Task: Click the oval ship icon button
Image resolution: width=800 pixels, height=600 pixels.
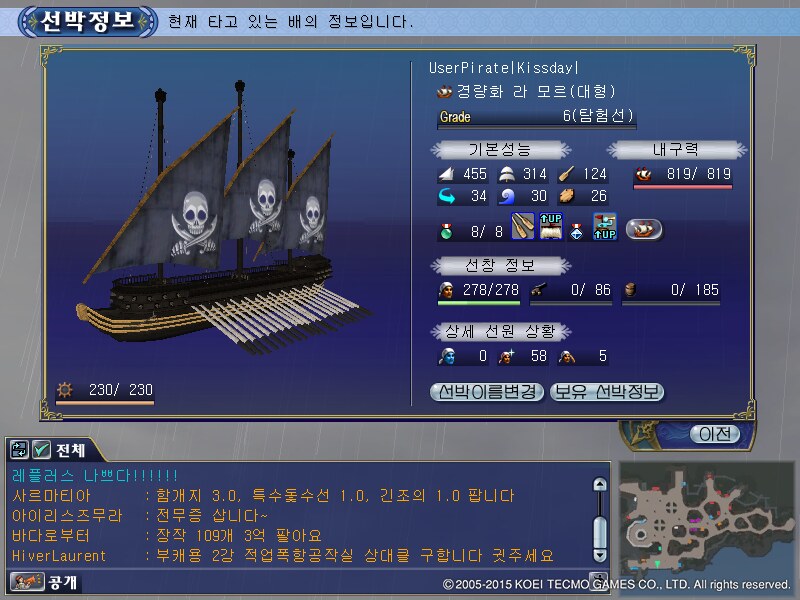Action: 644,229
